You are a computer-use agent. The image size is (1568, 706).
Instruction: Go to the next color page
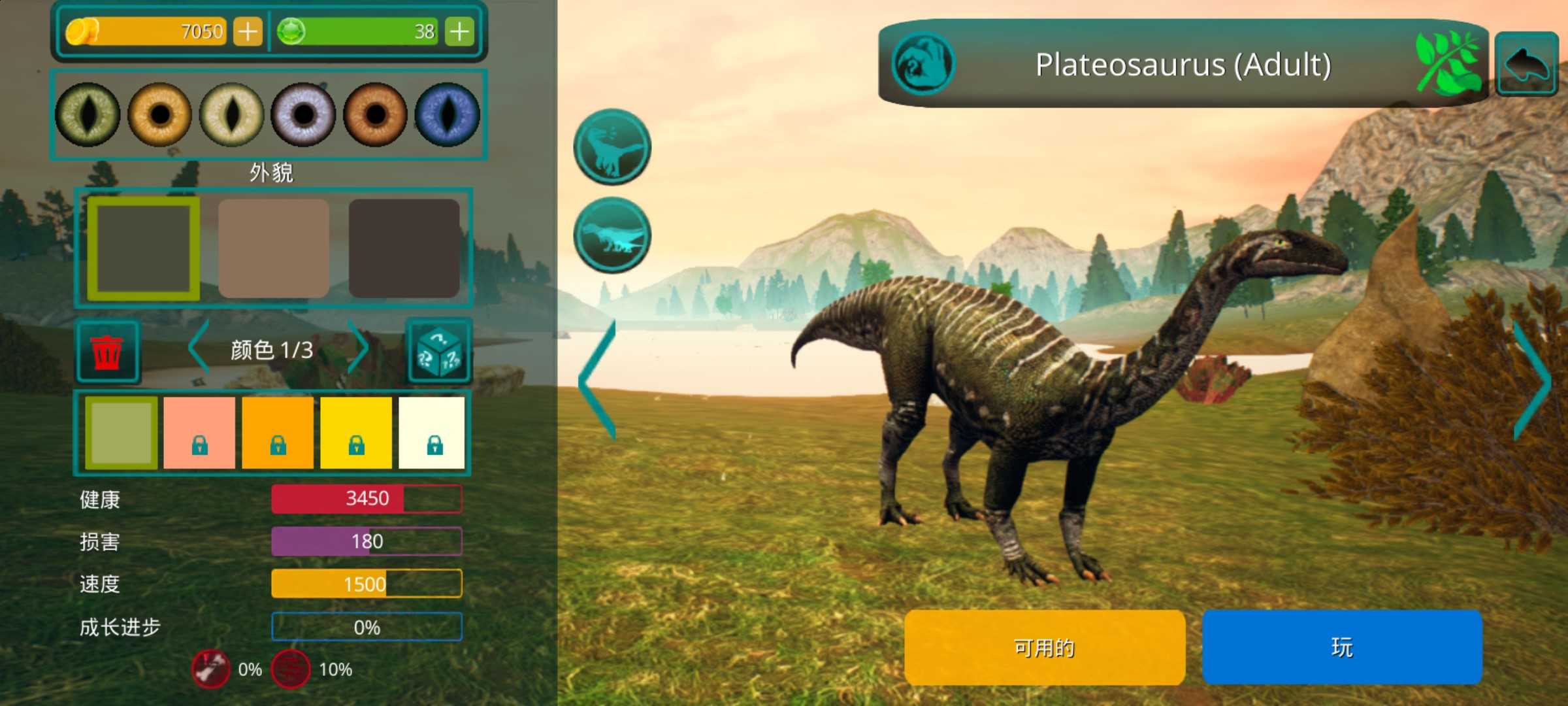click(358, 348)
